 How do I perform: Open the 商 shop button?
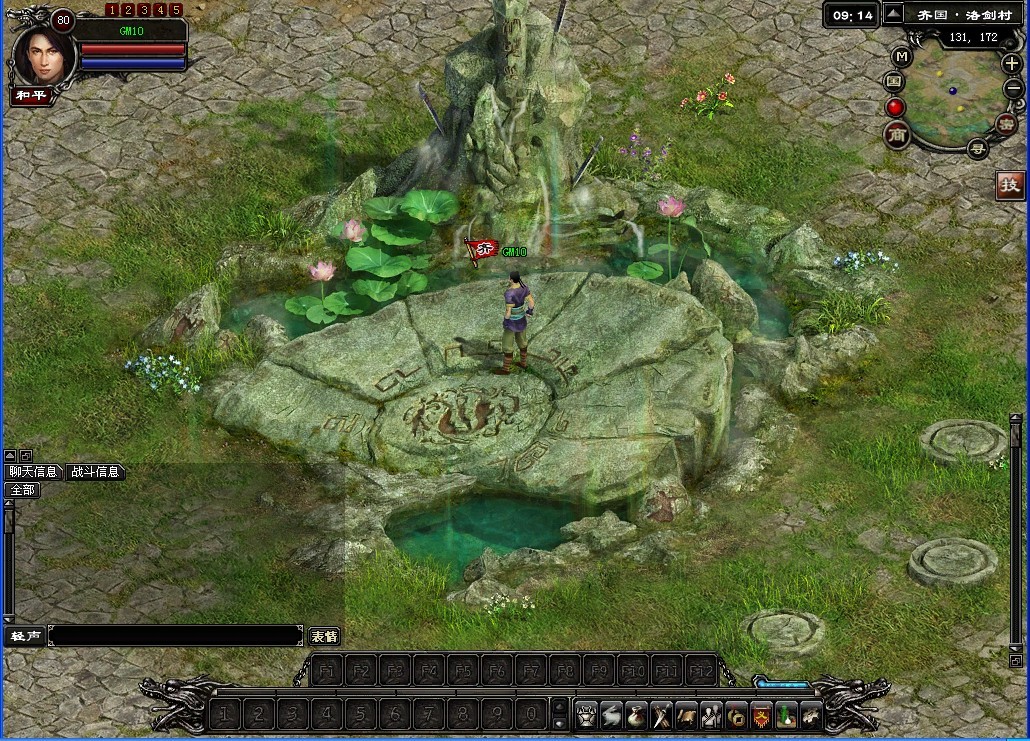896,134
